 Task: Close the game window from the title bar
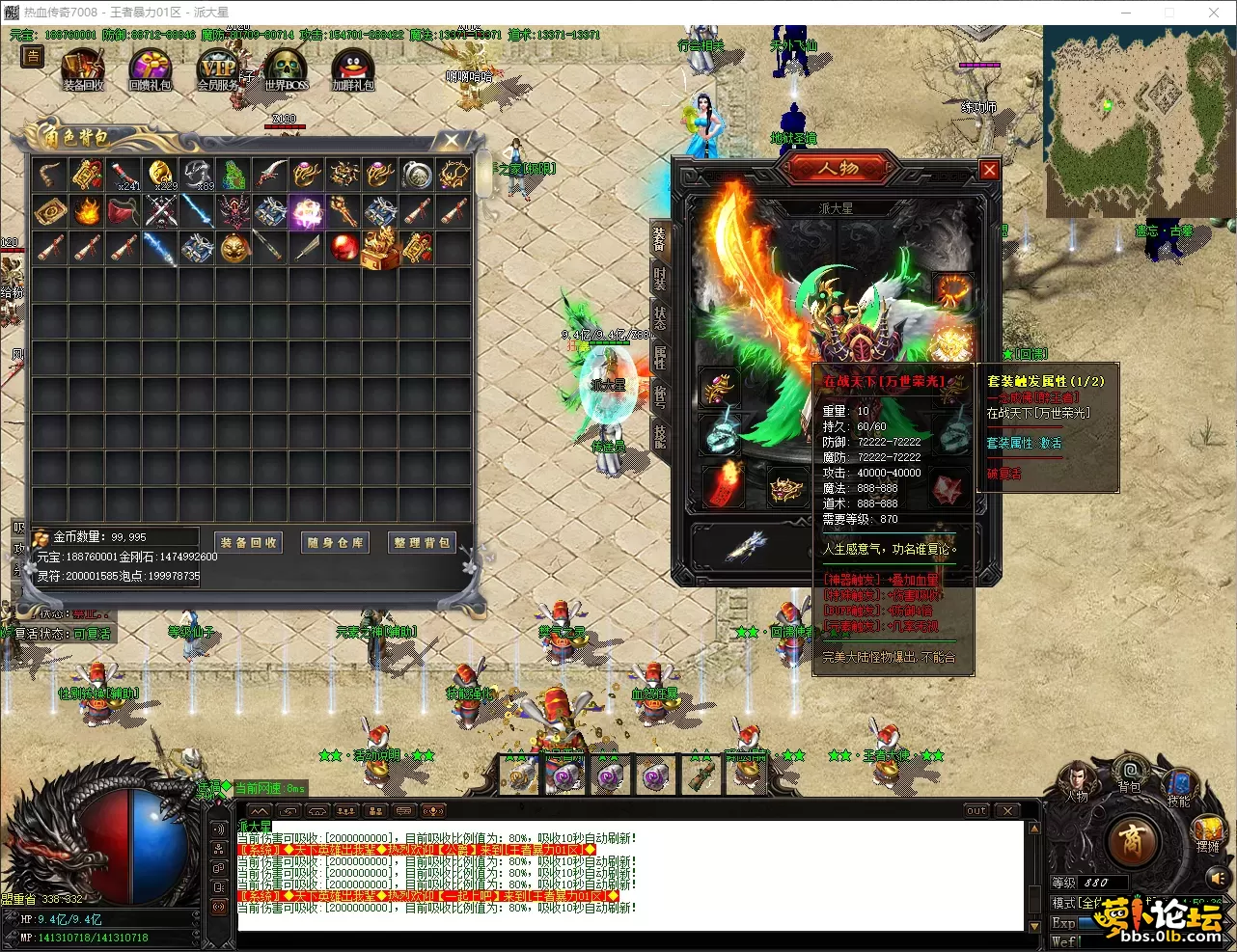(x=1214, y=13)
